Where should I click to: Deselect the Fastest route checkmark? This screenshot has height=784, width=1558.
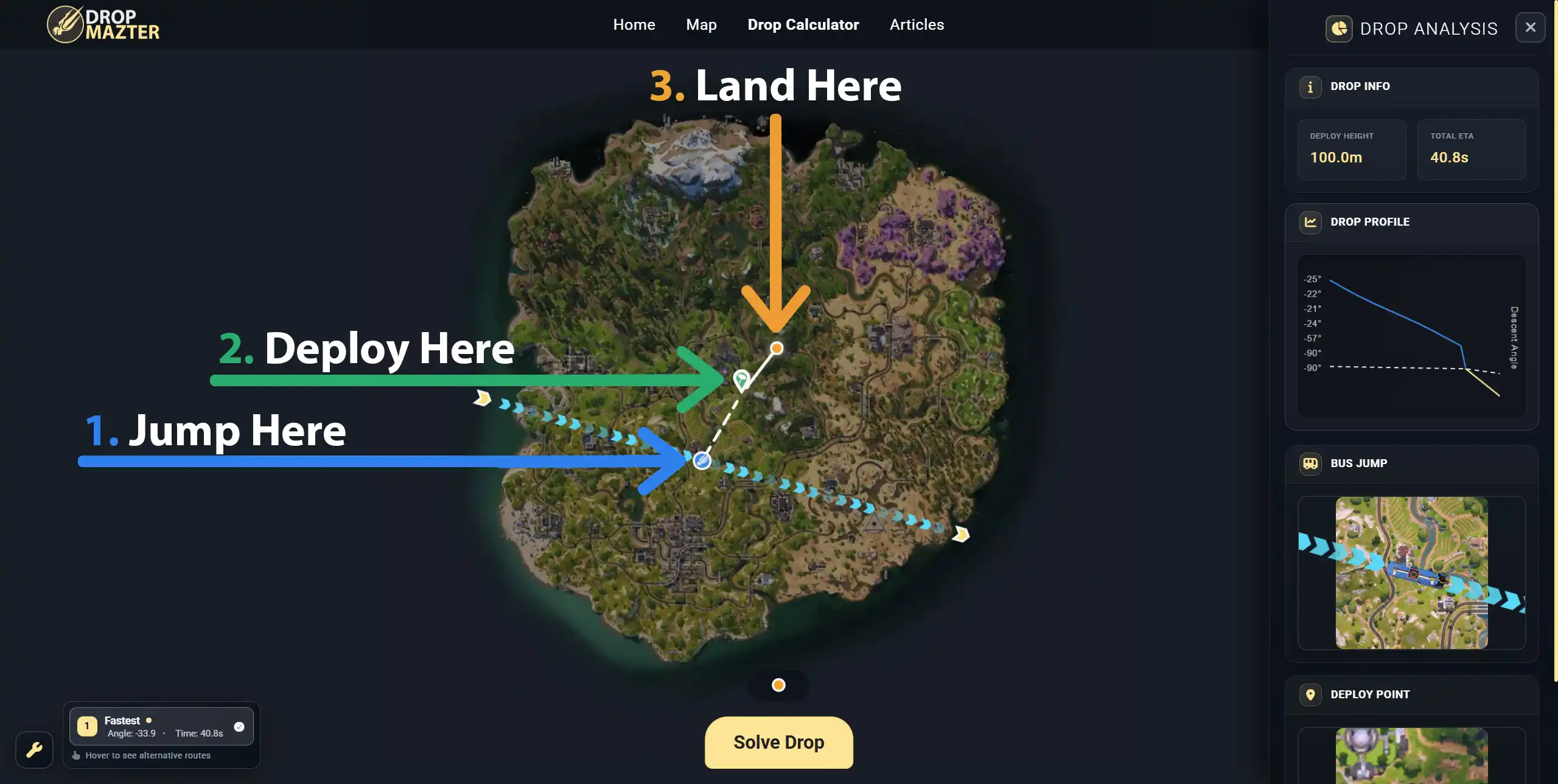click(239, 726)
